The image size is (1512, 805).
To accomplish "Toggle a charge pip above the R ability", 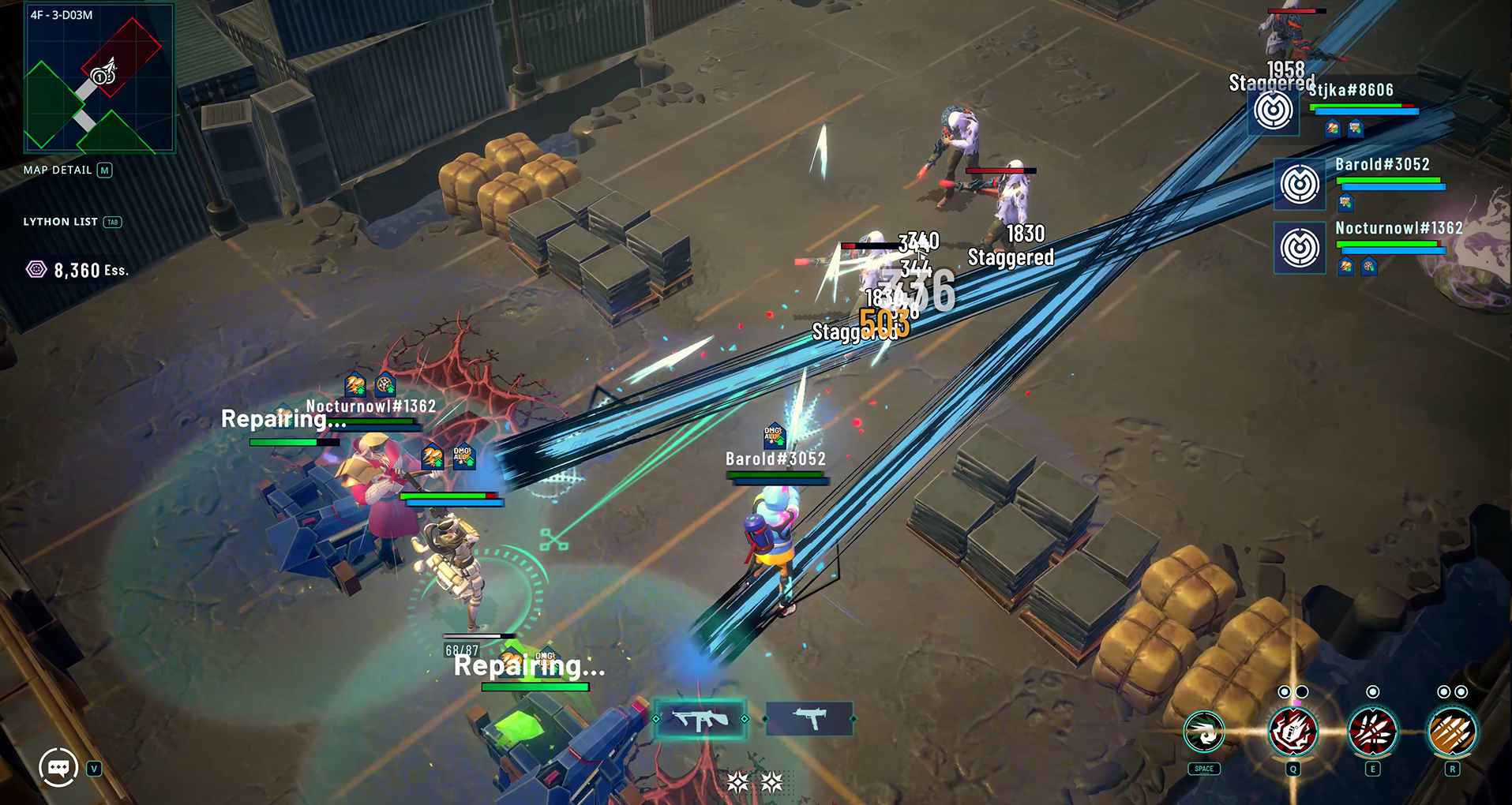I will (x=1443, y=691).
